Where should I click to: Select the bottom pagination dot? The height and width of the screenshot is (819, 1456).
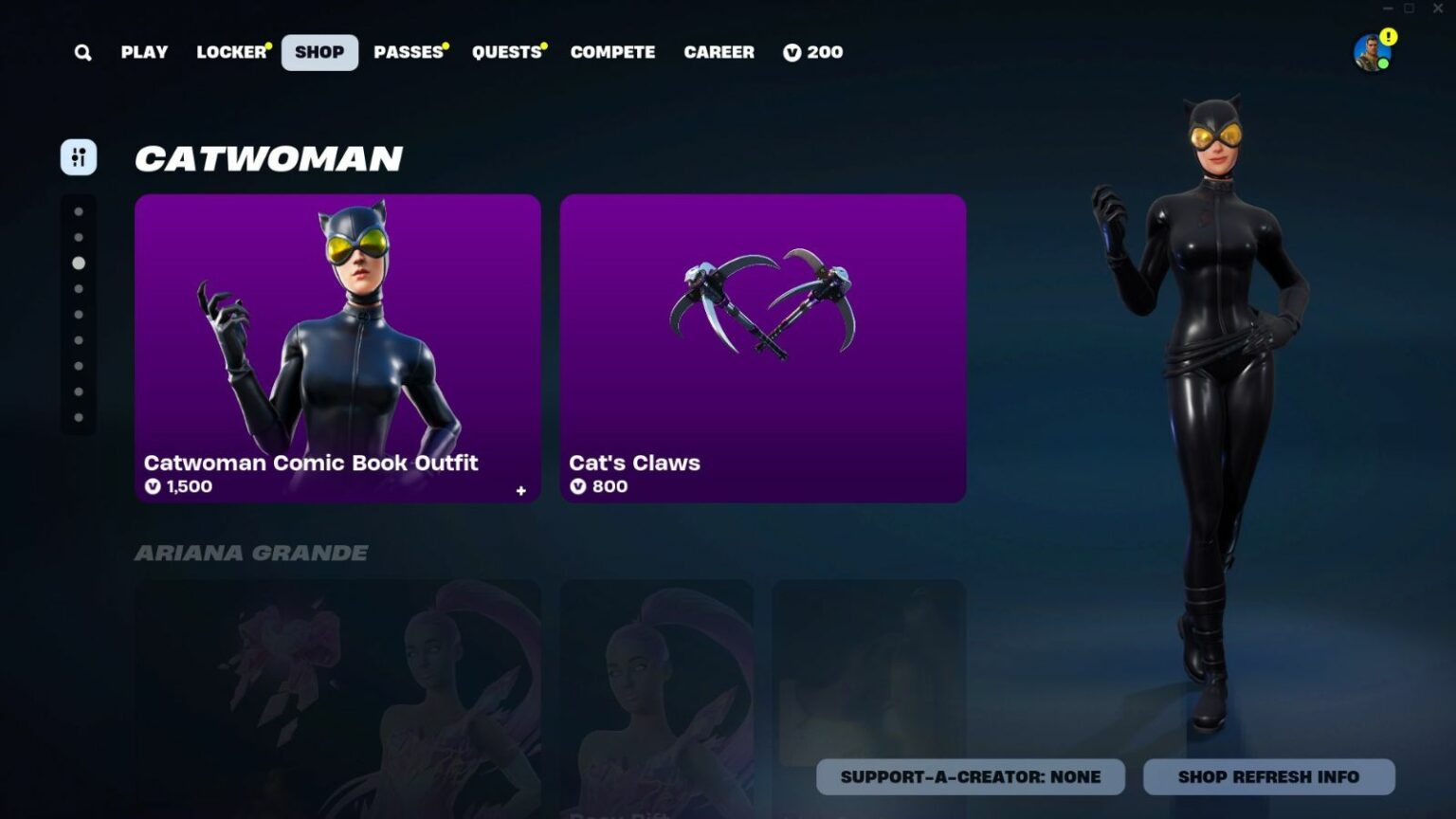tap(78, 417)
